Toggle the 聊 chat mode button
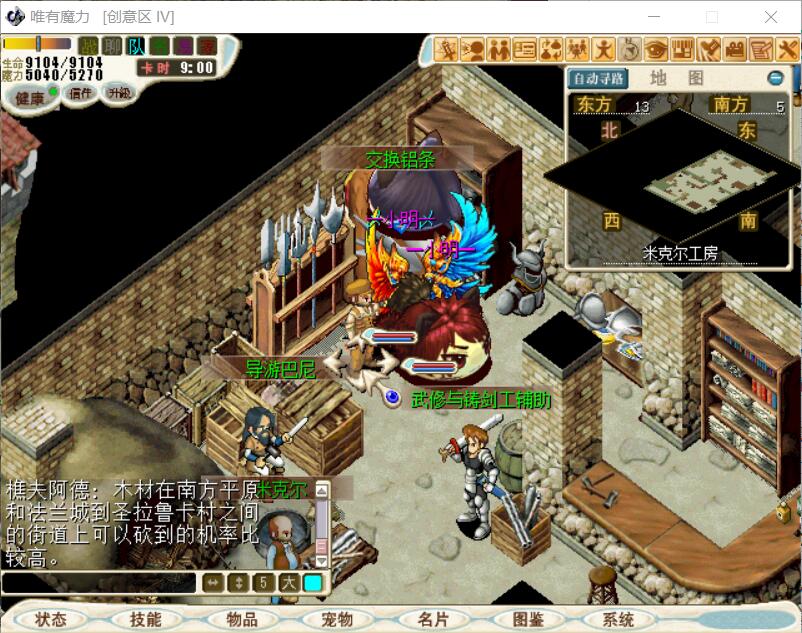802x633 pixels. [x=113, y=46]
